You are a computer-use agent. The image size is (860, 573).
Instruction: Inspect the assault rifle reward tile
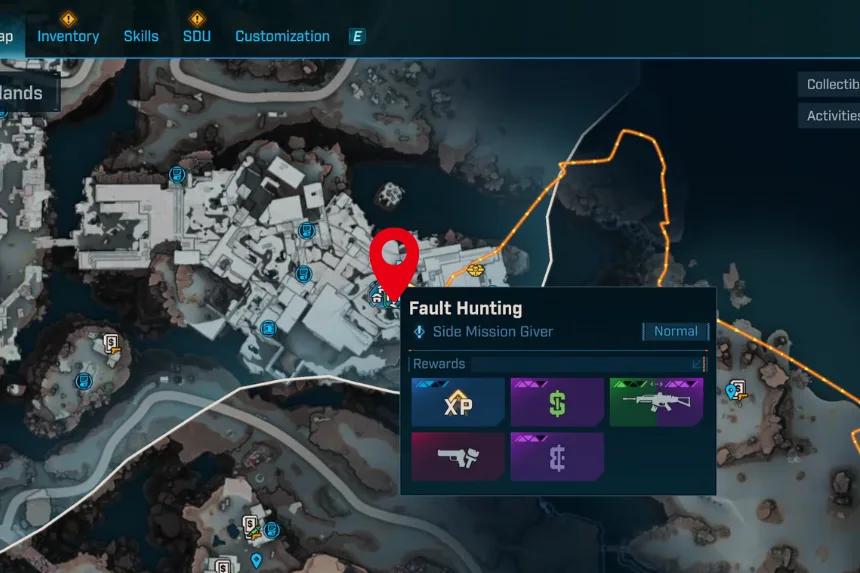click(656, 403)
